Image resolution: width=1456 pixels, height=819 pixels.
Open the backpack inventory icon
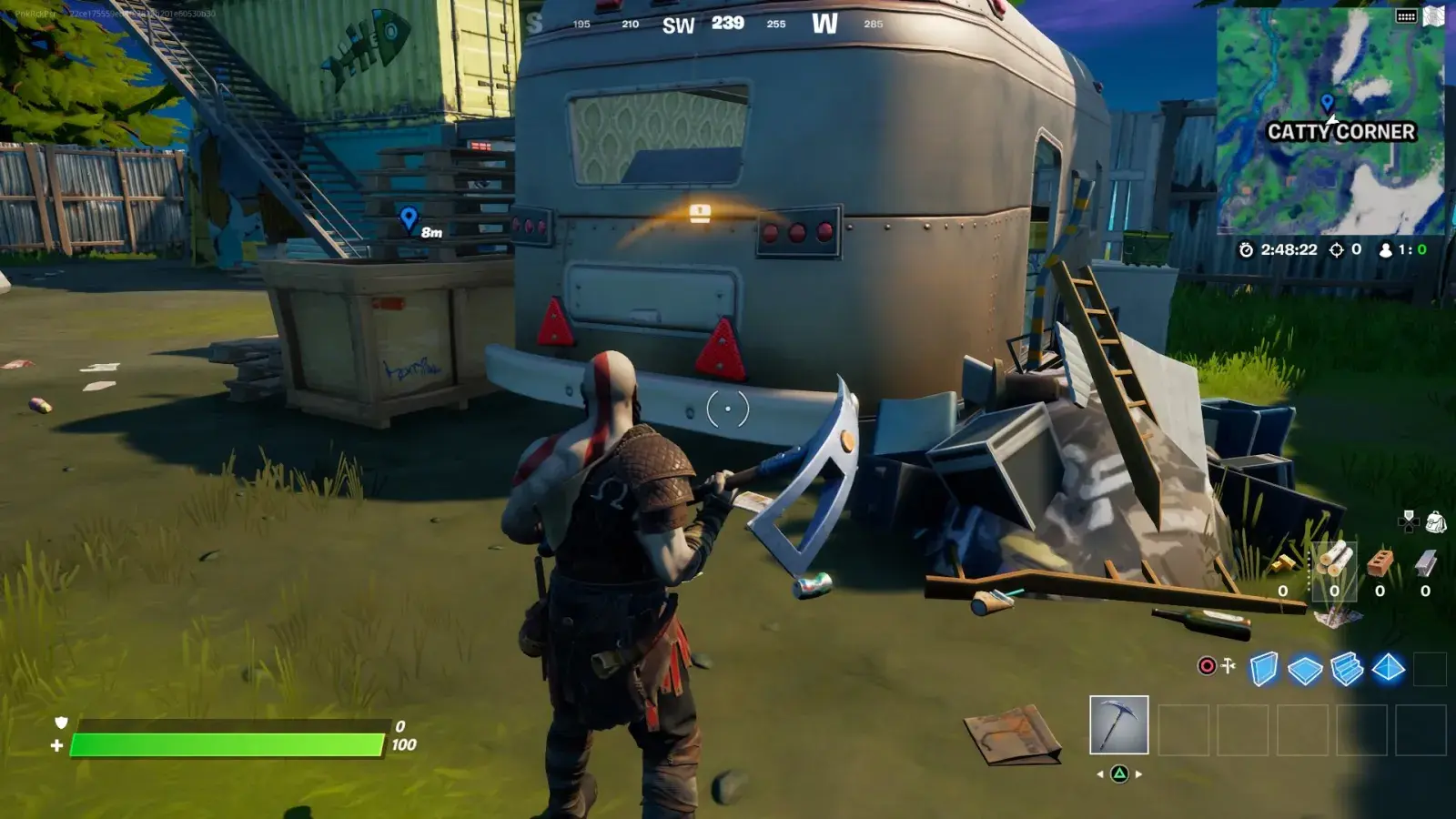[1436, 521]
